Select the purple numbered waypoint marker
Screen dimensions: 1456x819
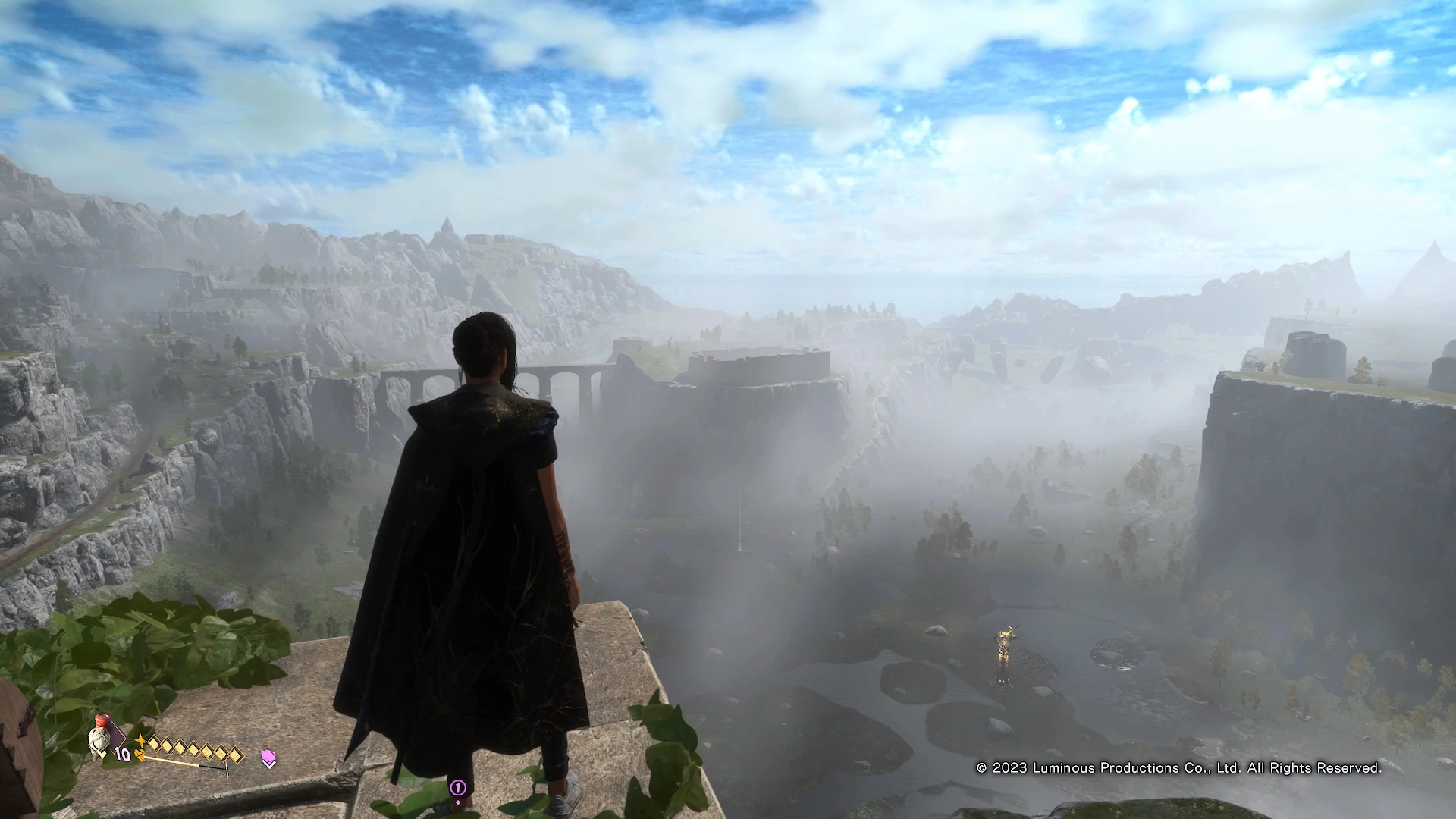coord(457,789)
